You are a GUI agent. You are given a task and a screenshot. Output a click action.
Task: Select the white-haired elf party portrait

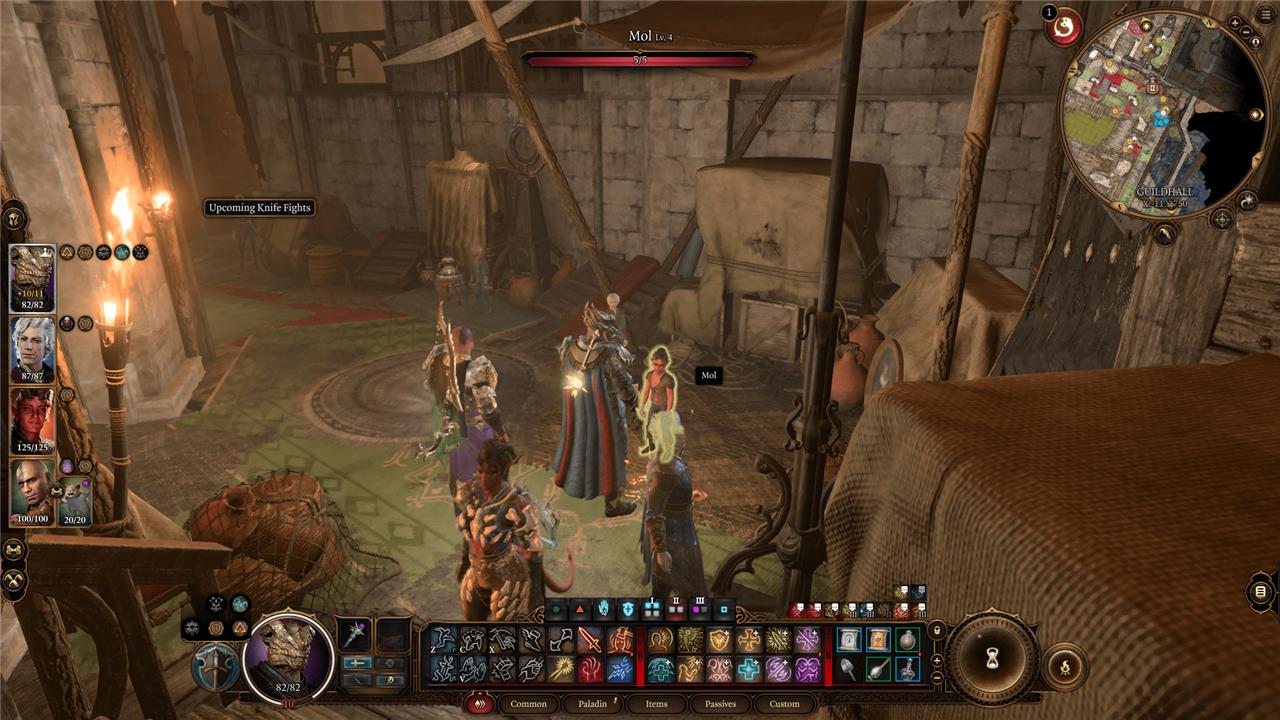(x=32, y=349)
